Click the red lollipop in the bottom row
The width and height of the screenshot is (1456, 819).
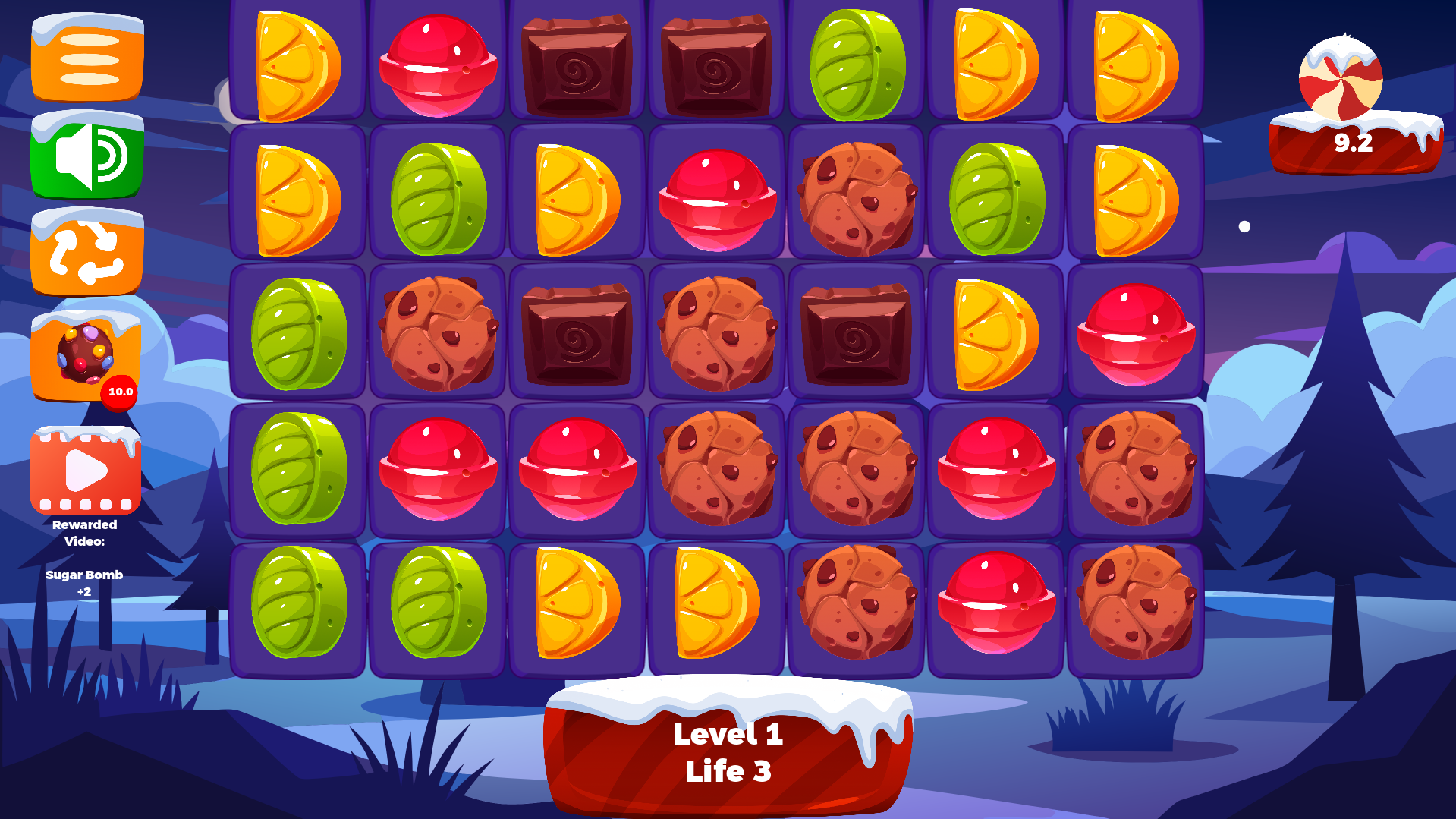coord(995,603)
